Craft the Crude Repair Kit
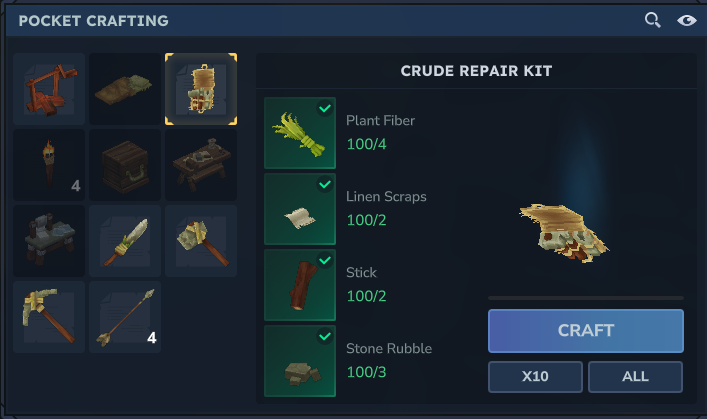The height and width of the screenshot is (419, 707). point(585,330)
